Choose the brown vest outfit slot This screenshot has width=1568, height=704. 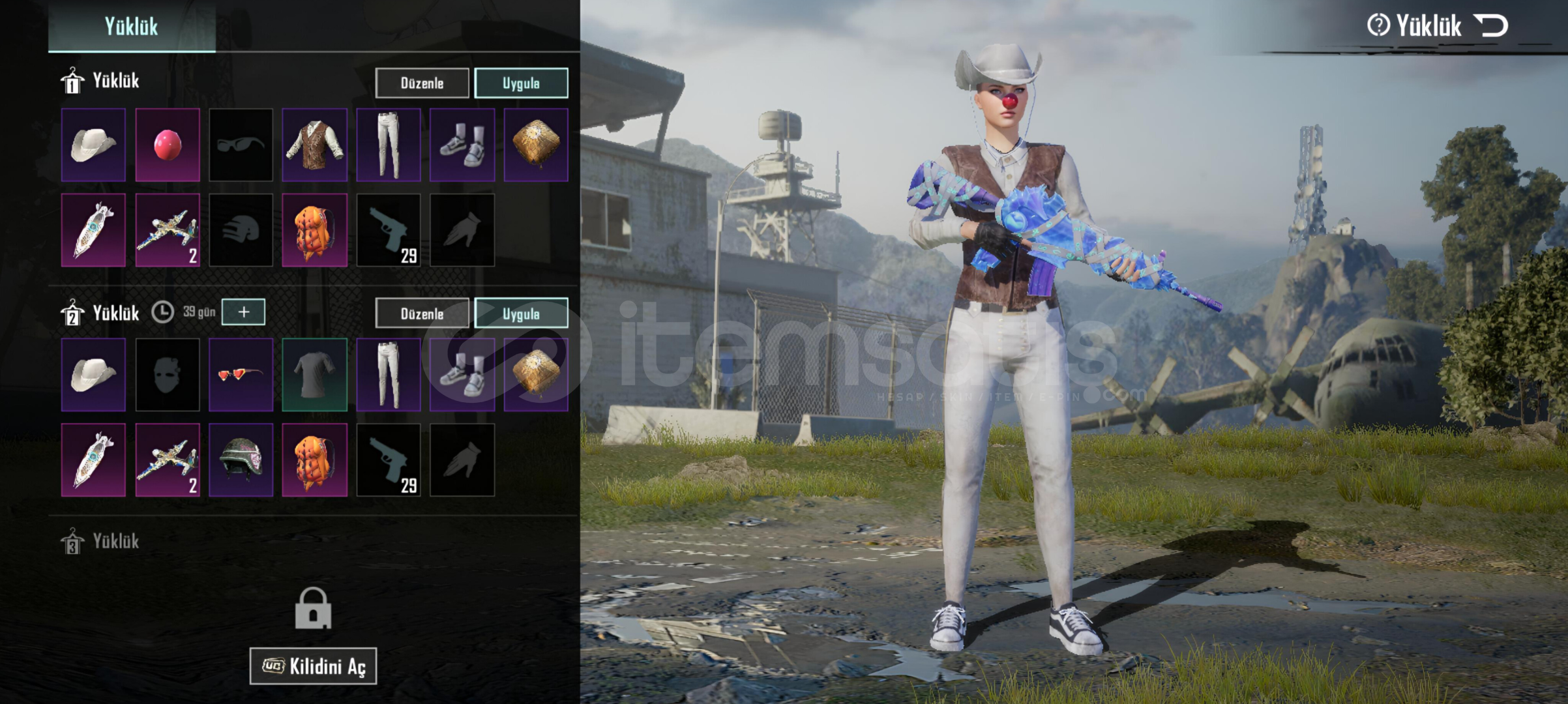pyautogui.click(x=315, y=145)
